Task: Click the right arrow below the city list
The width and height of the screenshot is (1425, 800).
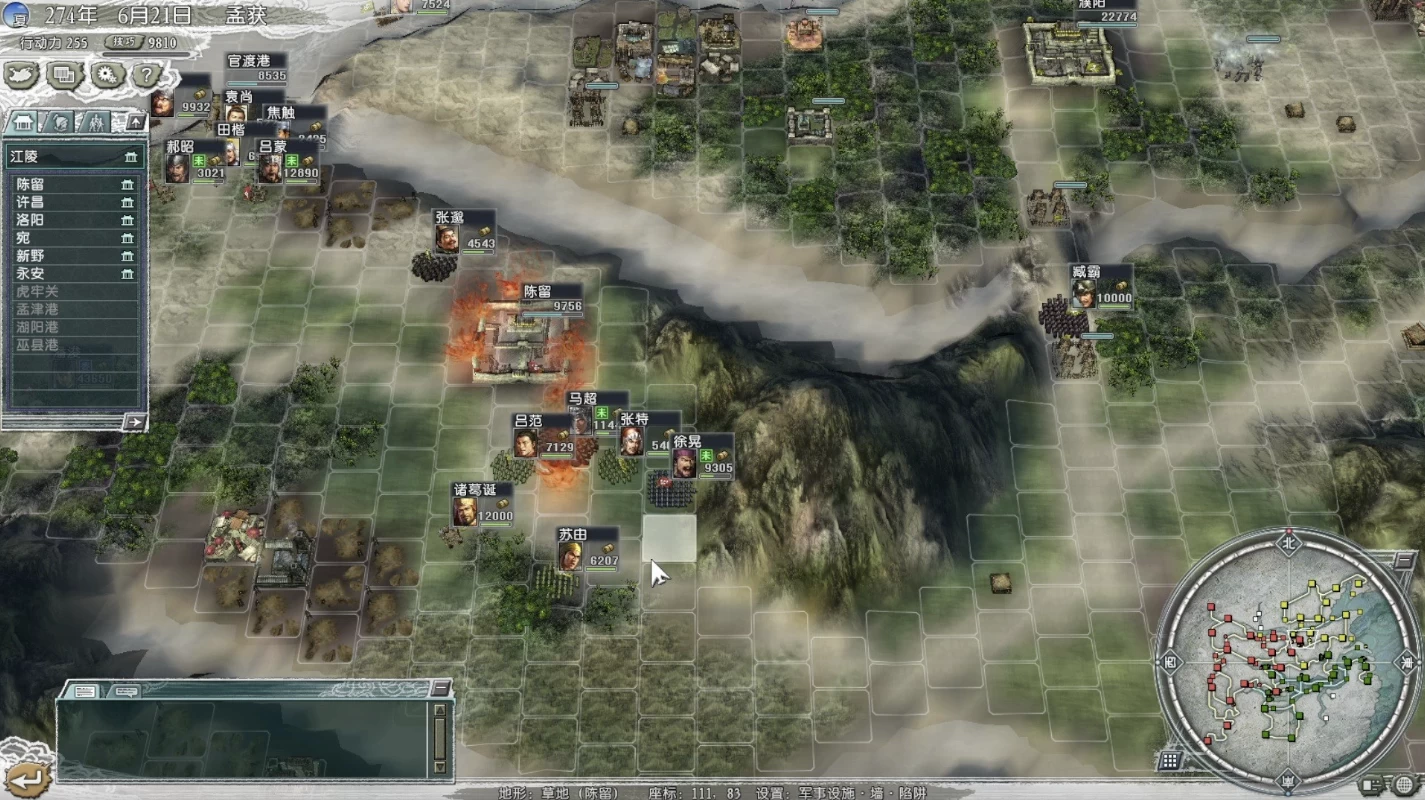Action: [133, 422]
